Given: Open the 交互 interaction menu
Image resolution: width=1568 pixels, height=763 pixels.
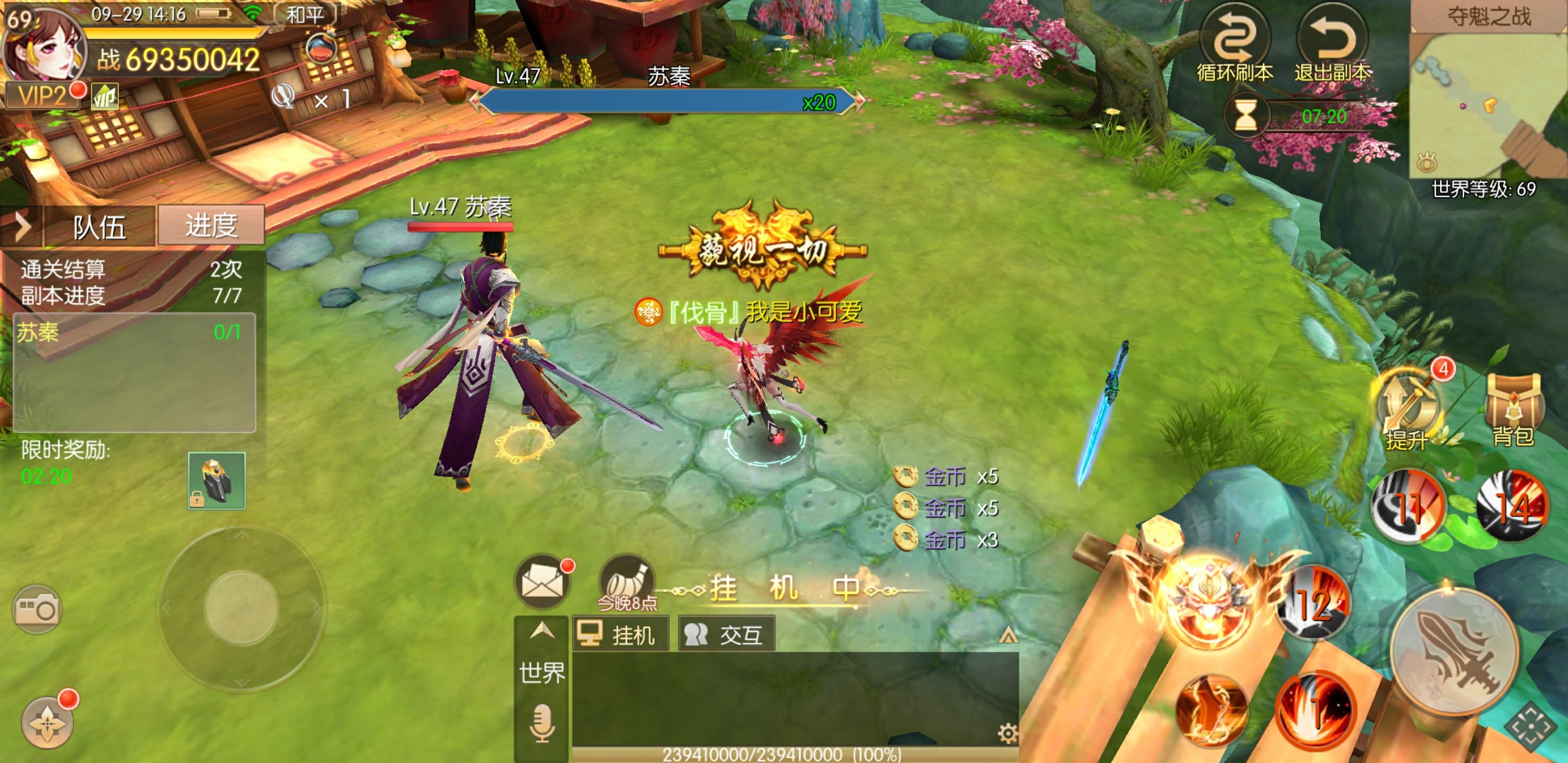Looking at the screenshot, I should tap(726, 635).
